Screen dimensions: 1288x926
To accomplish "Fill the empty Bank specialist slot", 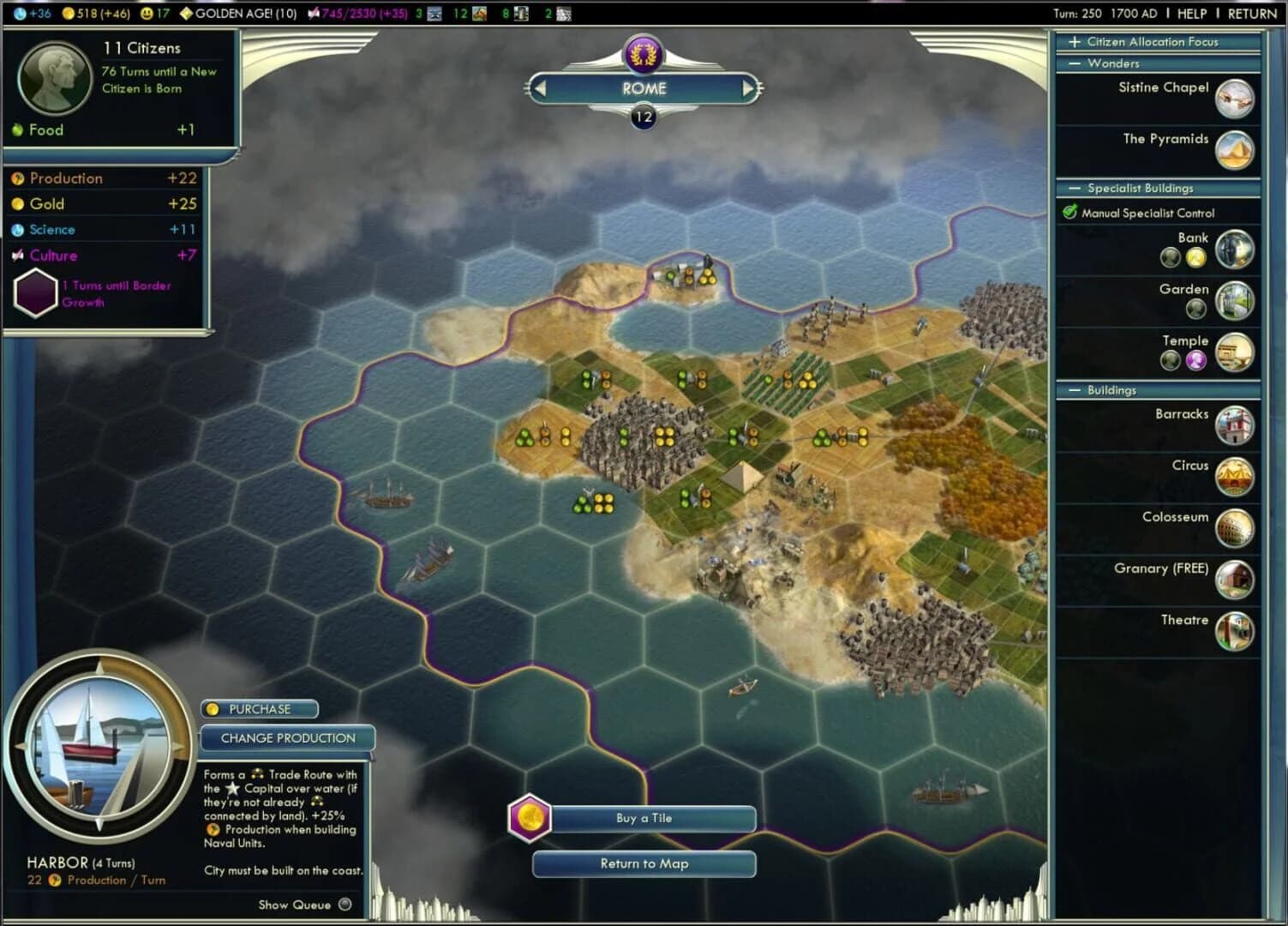I will (x=1170, y=256).
